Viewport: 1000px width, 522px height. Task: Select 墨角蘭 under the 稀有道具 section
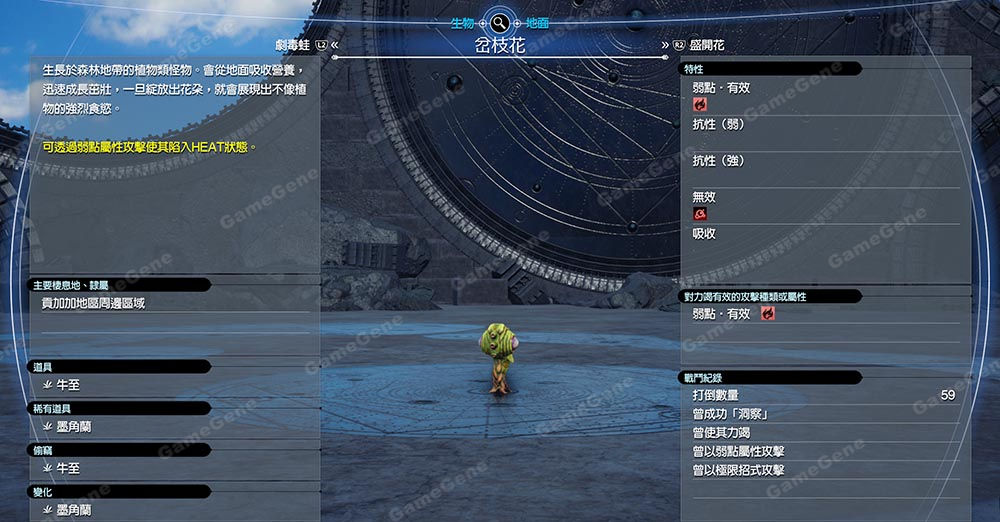pos(74,426)
